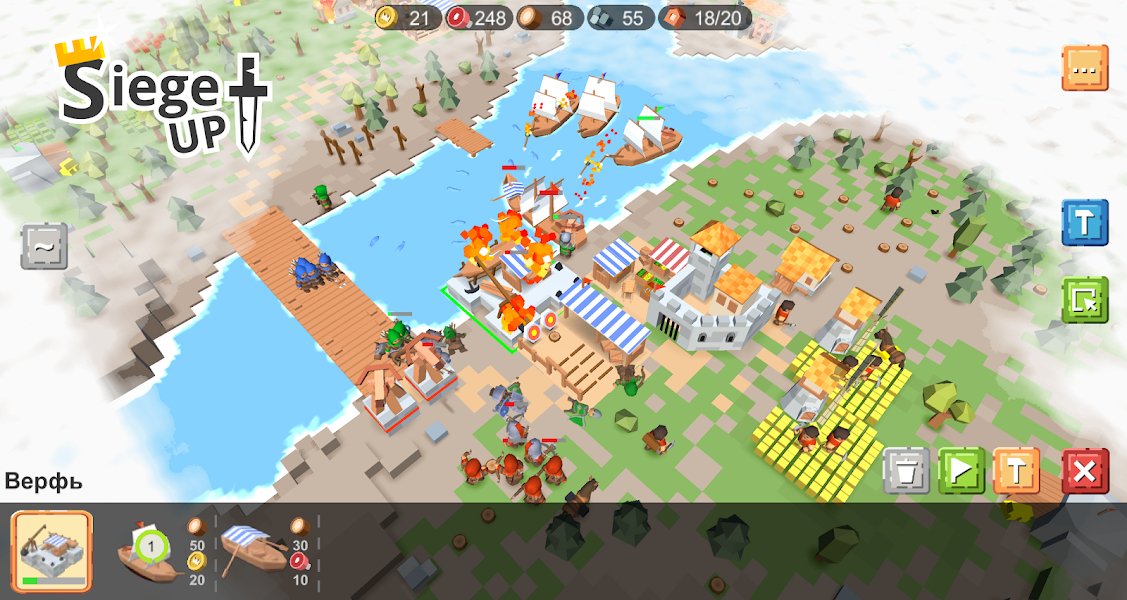Screen dimensions: 1127x600
Task: Open the grey tilde console button
Action: click(x=45, y=245)
